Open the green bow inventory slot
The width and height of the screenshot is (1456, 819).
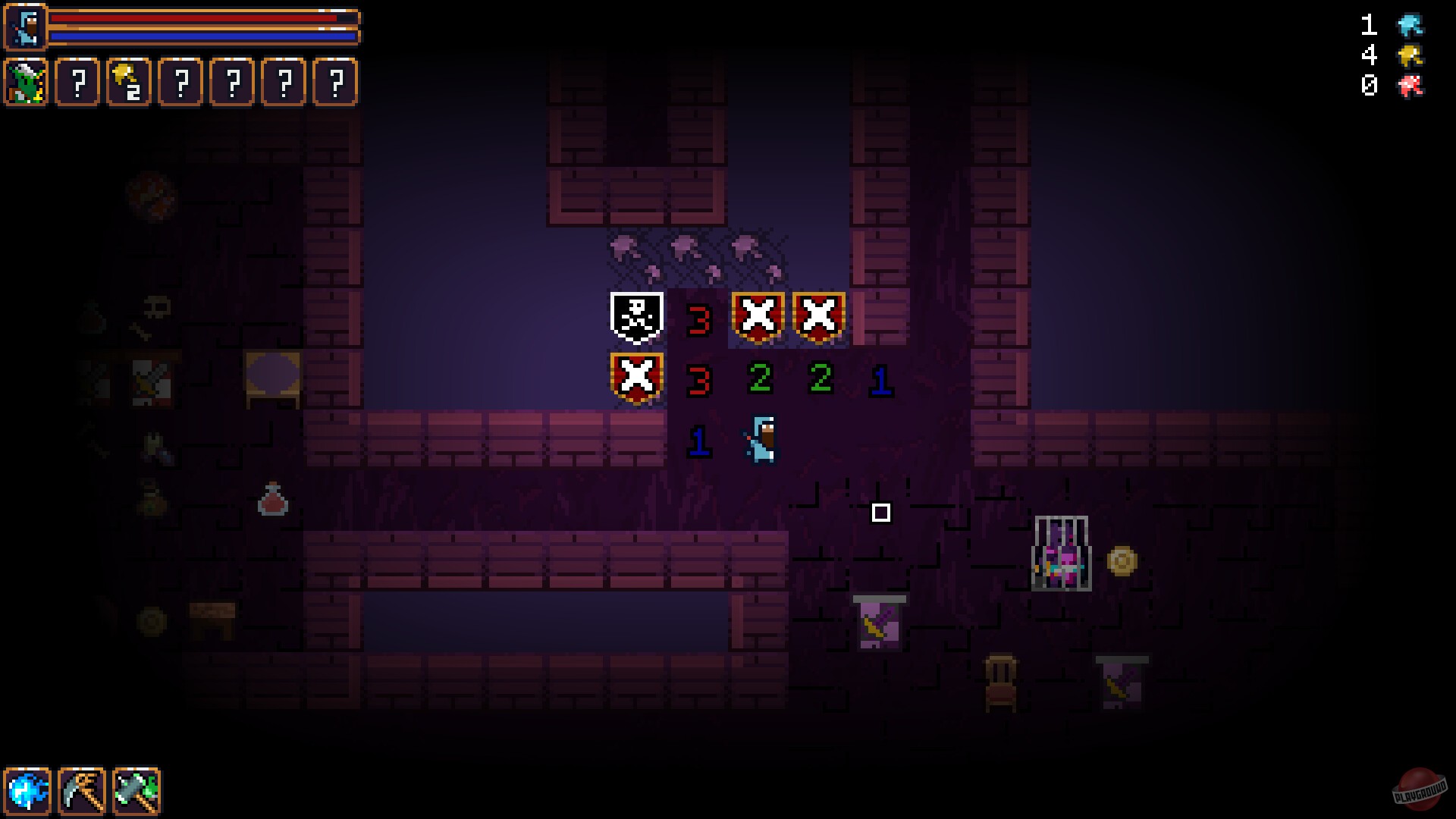tap(27, 83)
